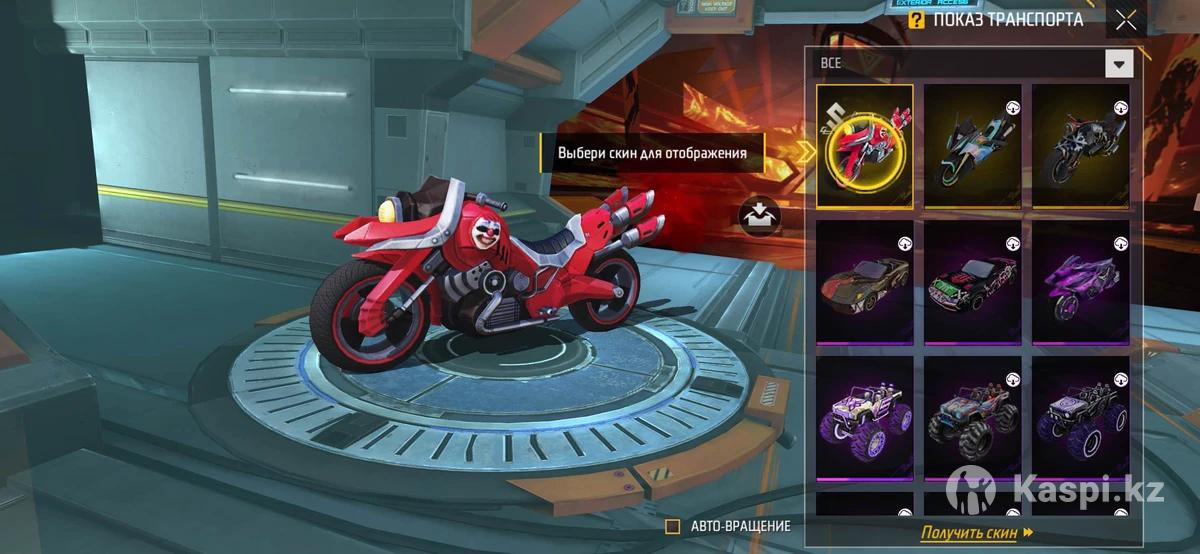The height and width of the screenshot is (554, 1200).
Task: Open the help question mark icon
Action: pyautogui.click(x=916, y=19)
